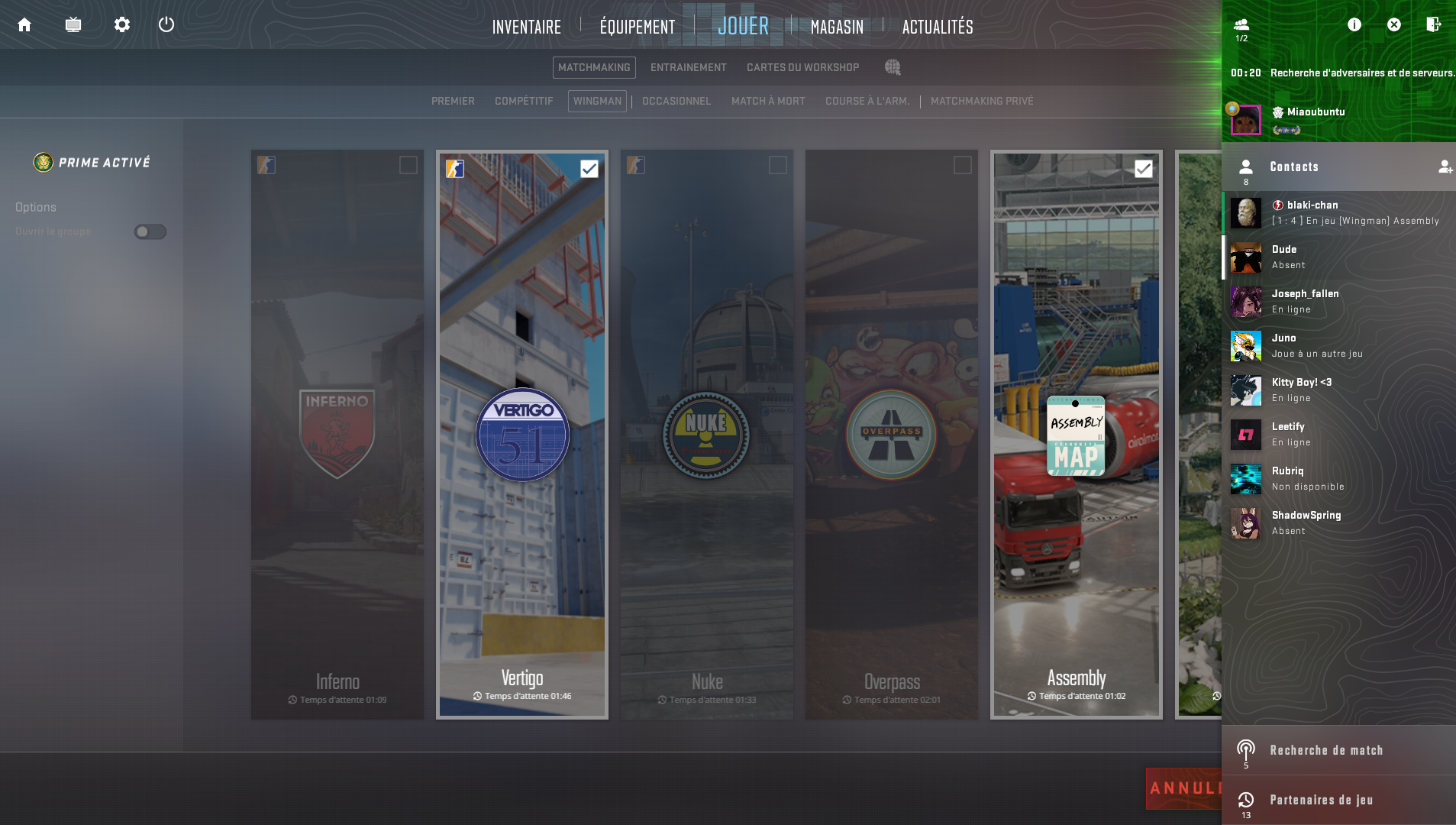
Task: Open the Magasin store tab
Action: coord(837,27)
